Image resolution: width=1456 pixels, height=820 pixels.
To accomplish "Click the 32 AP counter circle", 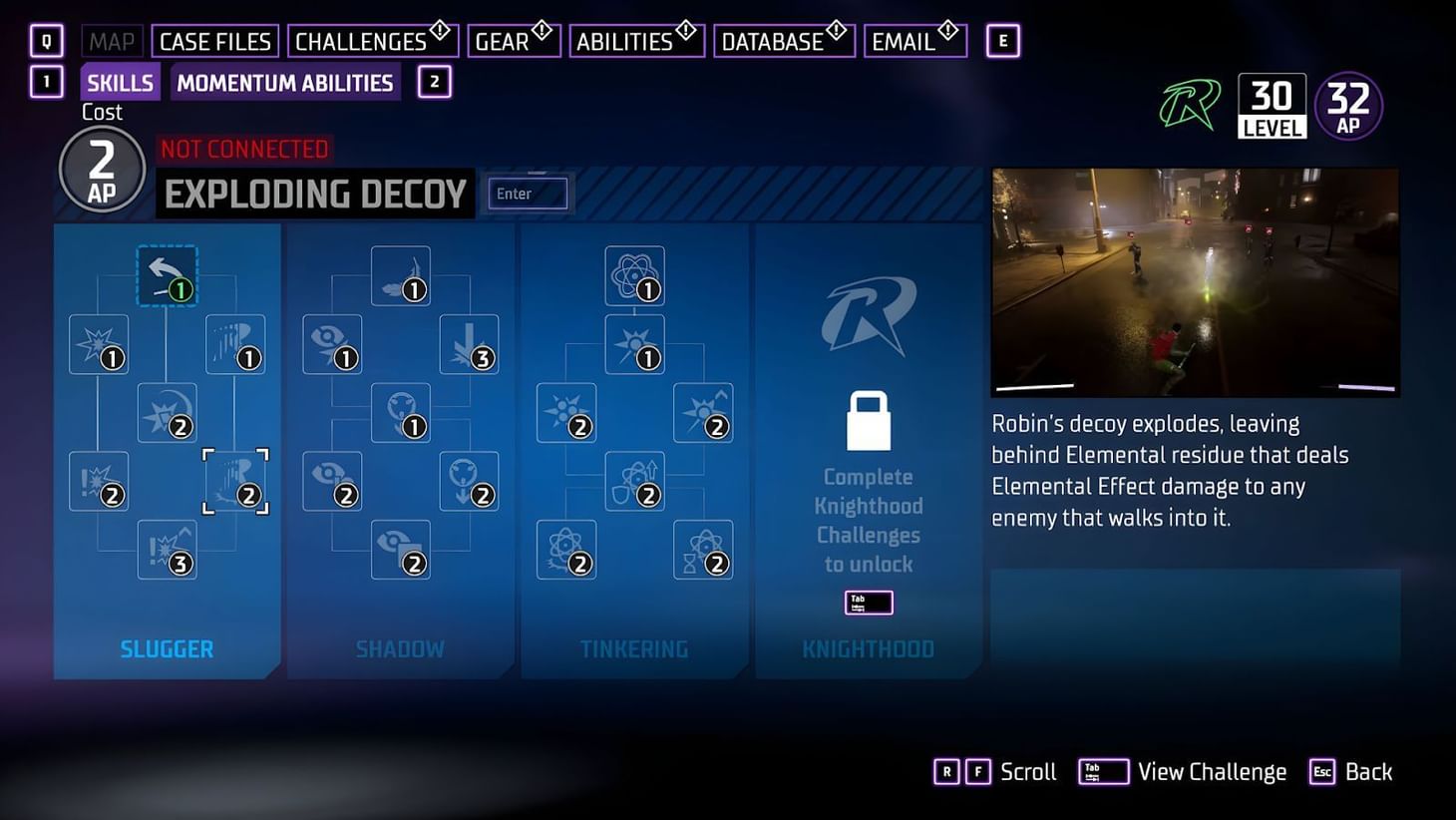I will pos(1348,103).
